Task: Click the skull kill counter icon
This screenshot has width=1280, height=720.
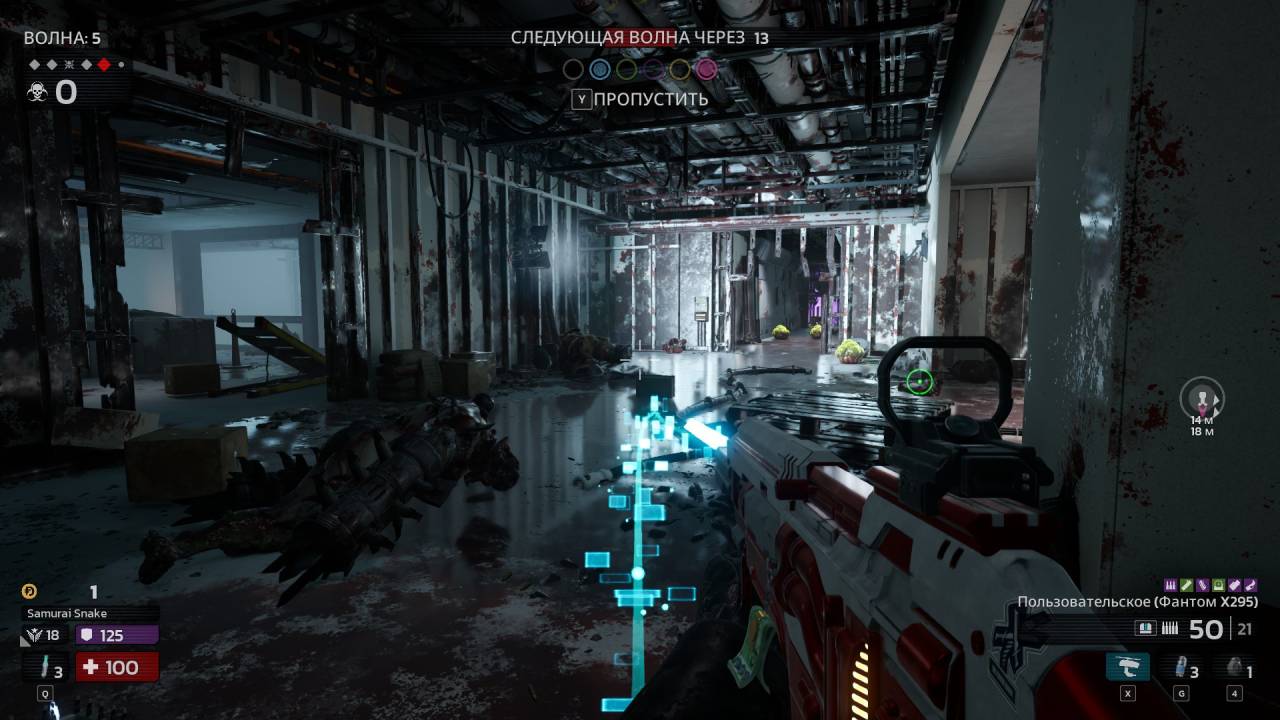Action: coord(37,93)
